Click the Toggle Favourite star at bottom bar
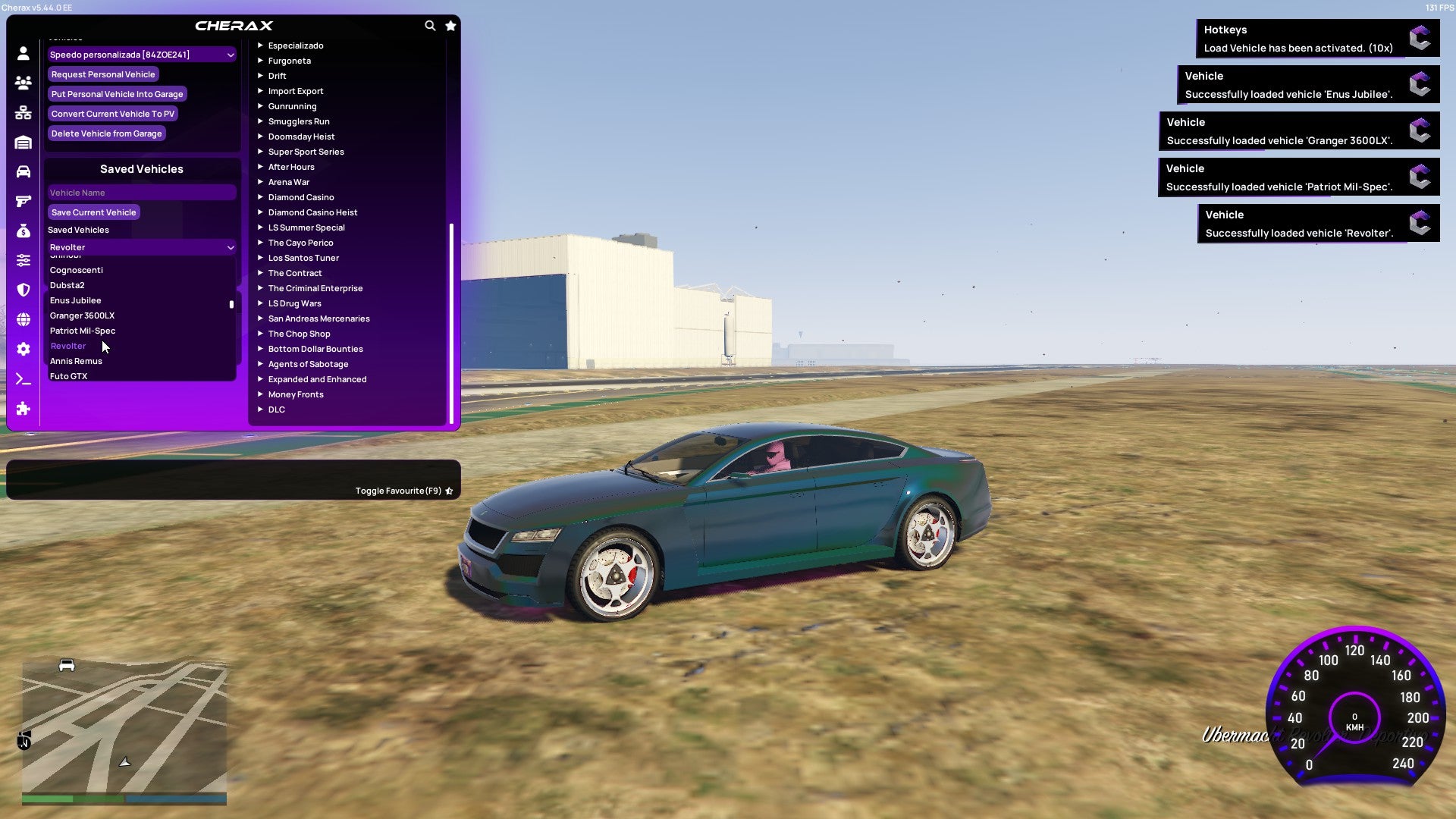This screenshot has height=819, width=1456. 449,490
